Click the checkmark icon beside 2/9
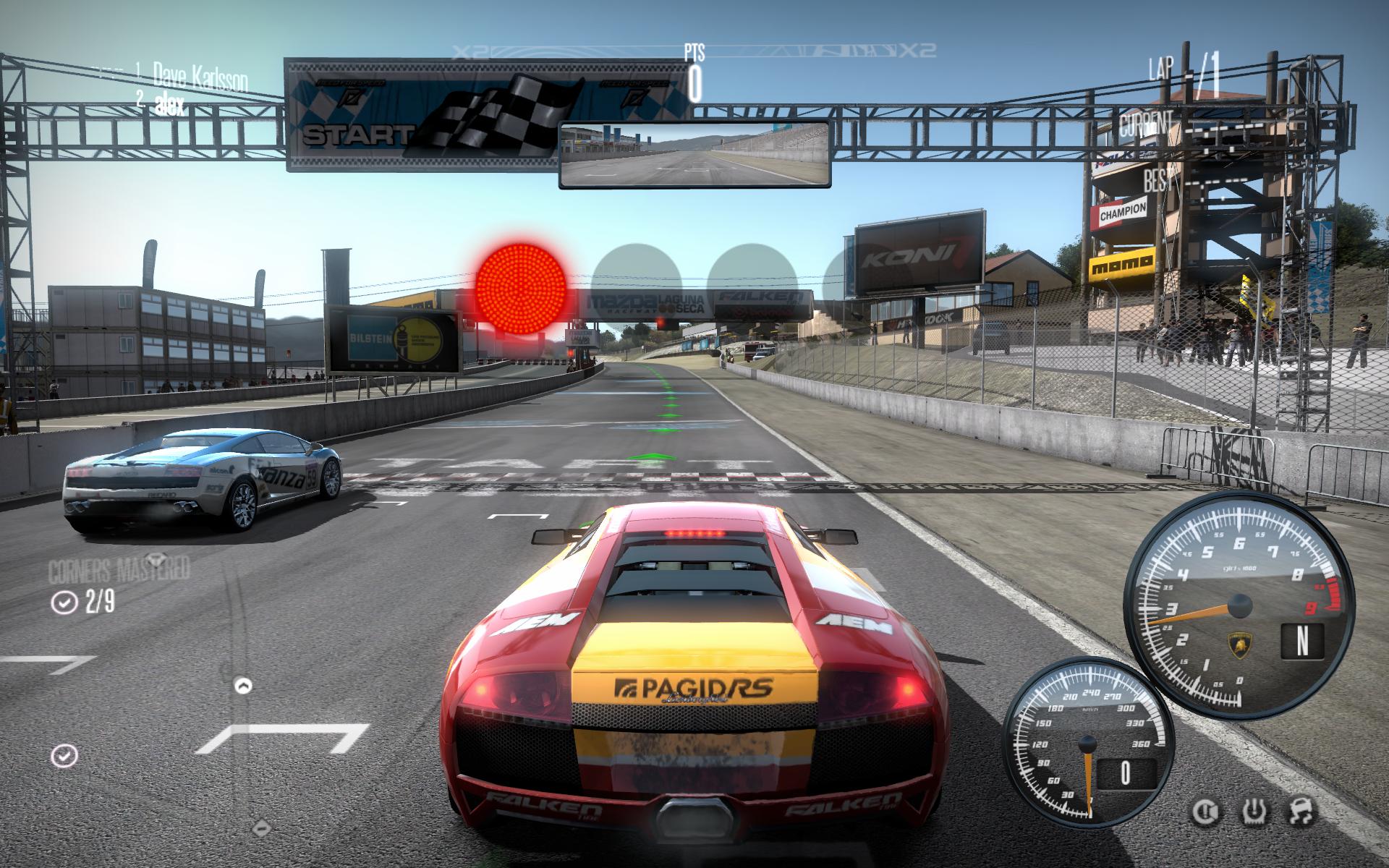The image size is (1389, 868). coord(64,603)
